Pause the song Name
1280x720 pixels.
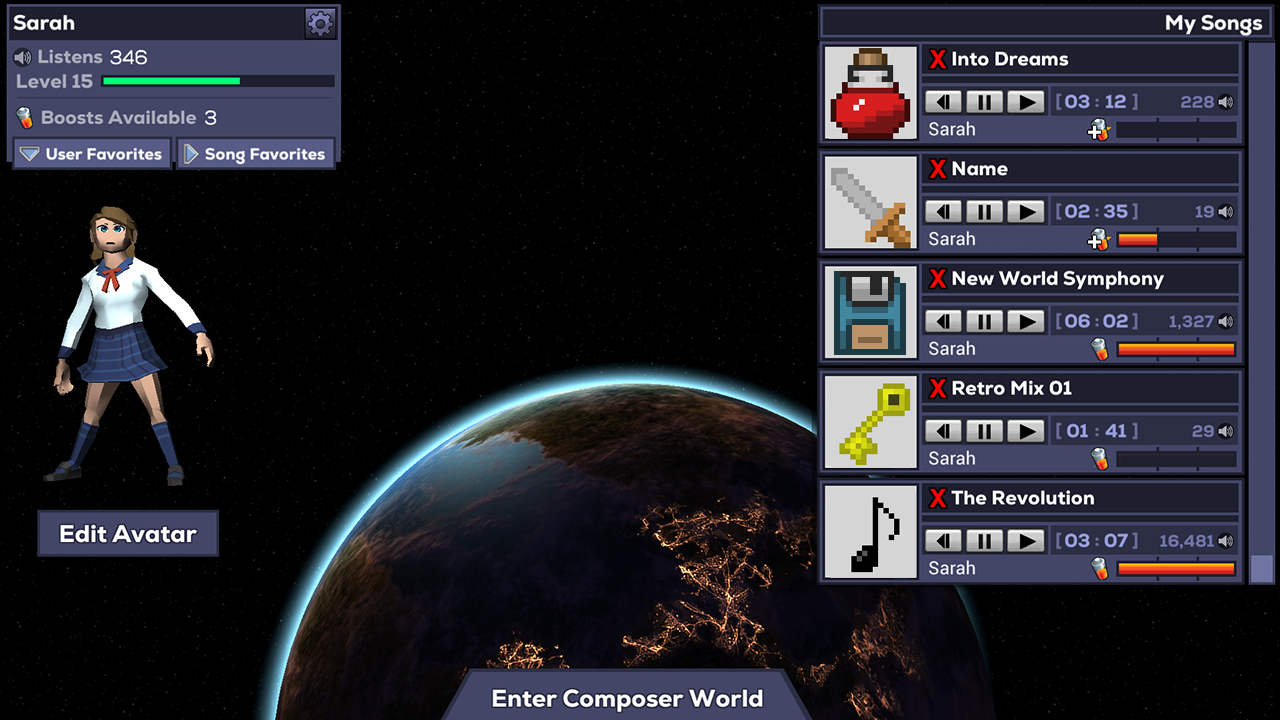tap(983, 211)
